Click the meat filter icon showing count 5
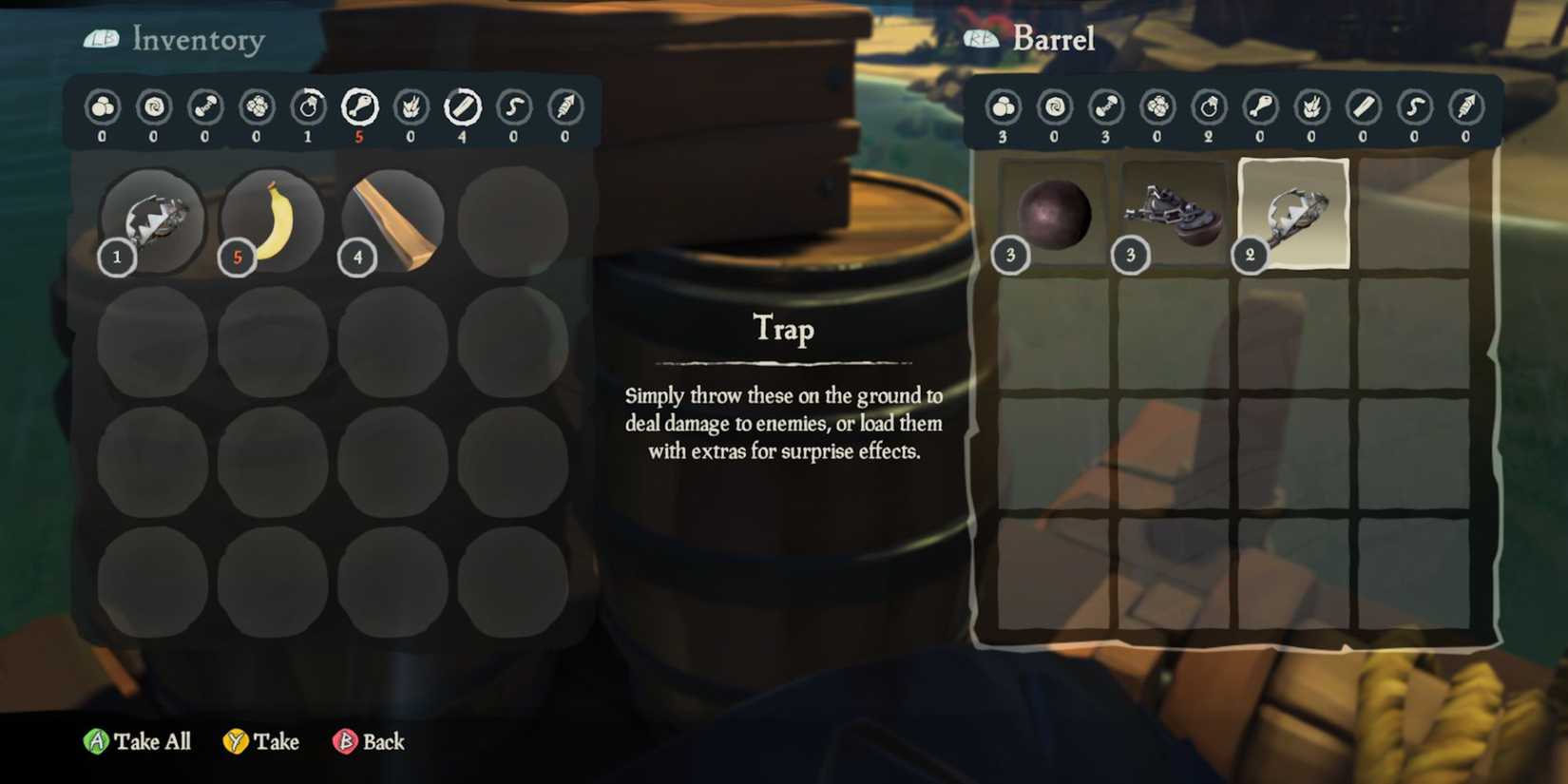The width and height of the screenshot is (1568, 784). point(361,109)
